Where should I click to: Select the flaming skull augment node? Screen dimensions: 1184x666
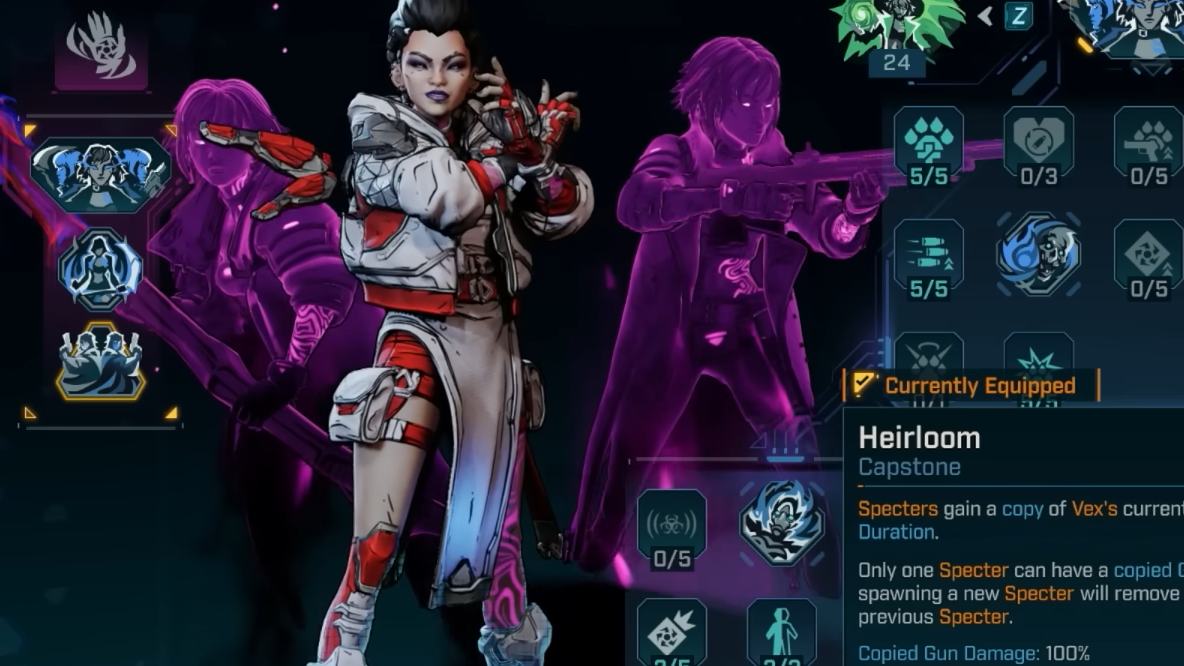1038,254
